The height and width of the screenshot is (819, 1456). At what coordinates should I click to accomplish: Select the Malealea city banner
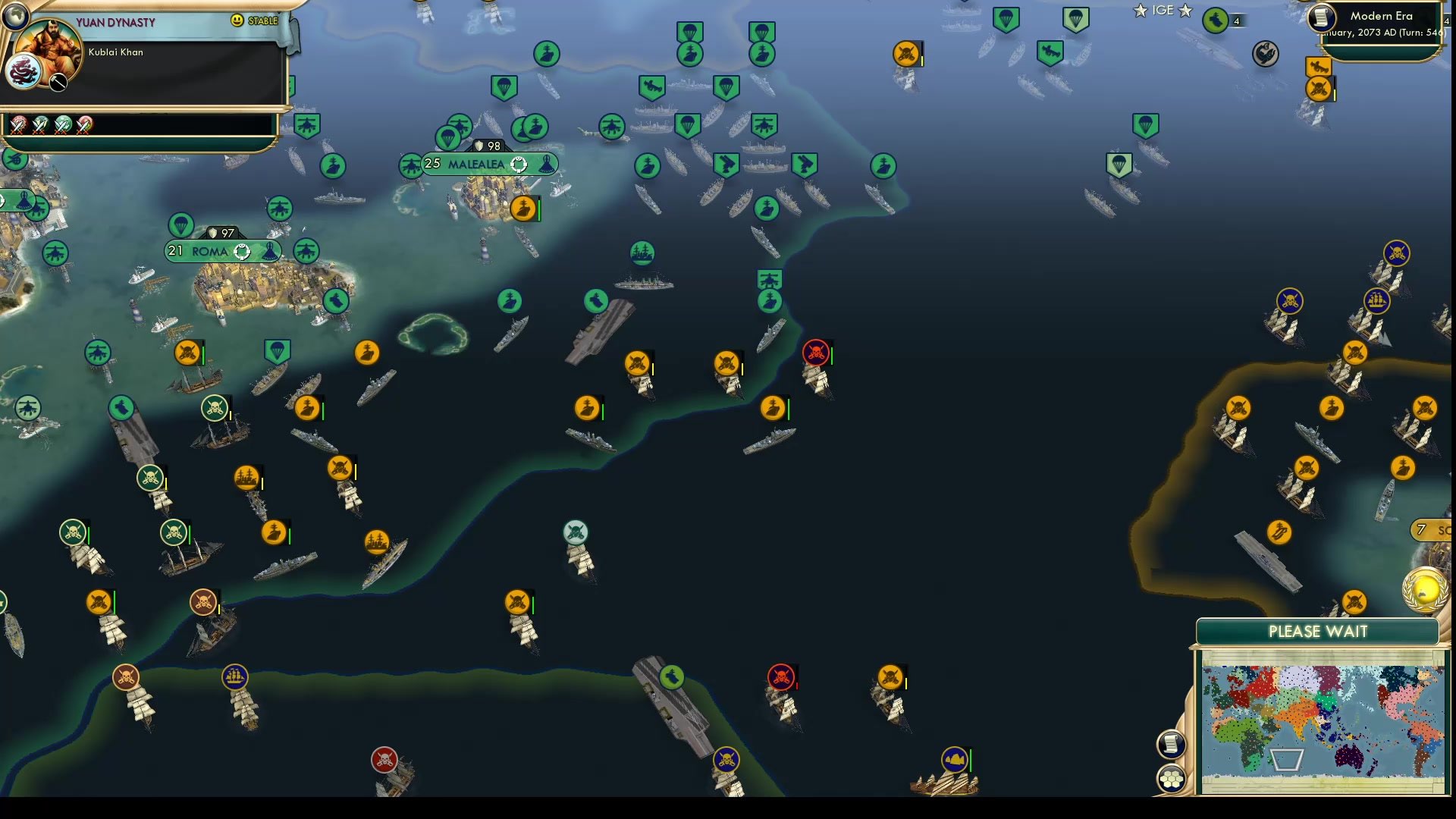[476, 162]
